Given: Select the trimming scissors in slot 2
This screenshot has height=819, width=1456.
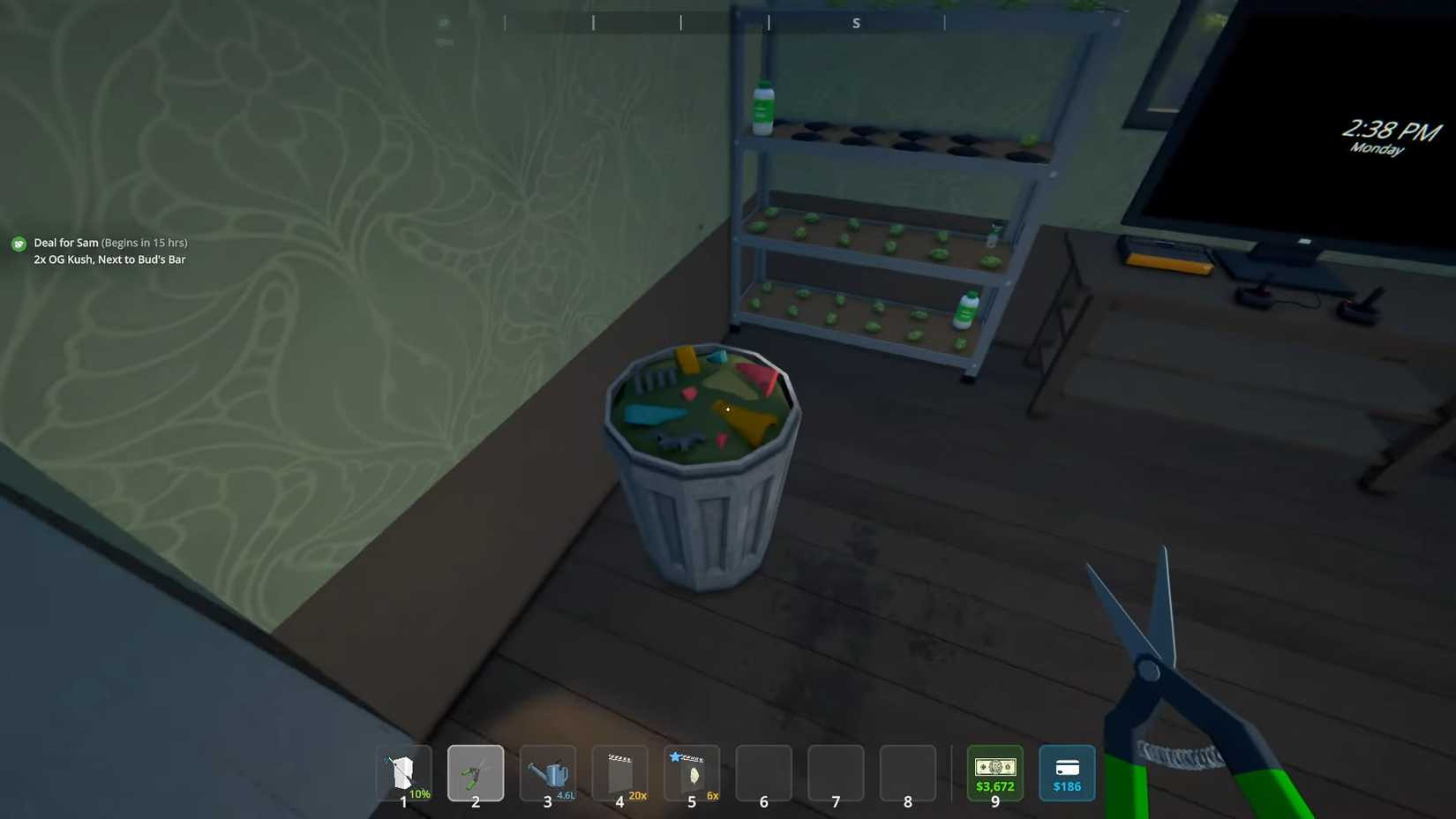Looking at the screenshot, I should pyautogui.click(x=476, y=772).
